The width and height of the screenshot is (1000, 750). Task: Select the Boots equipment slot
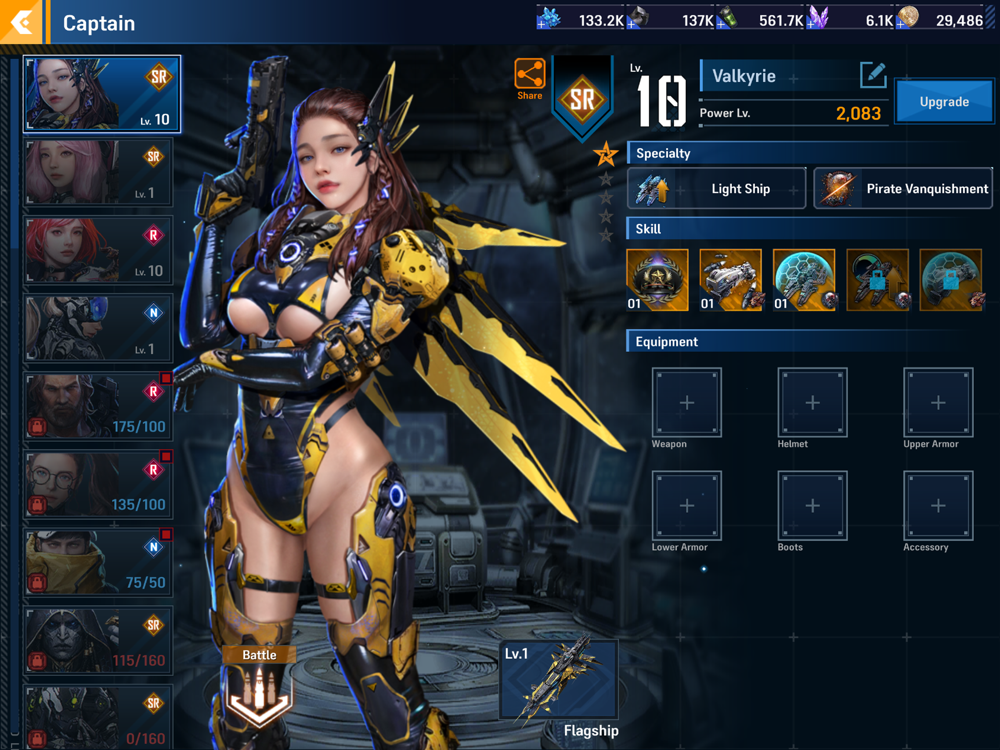click(x=812, y=506)
